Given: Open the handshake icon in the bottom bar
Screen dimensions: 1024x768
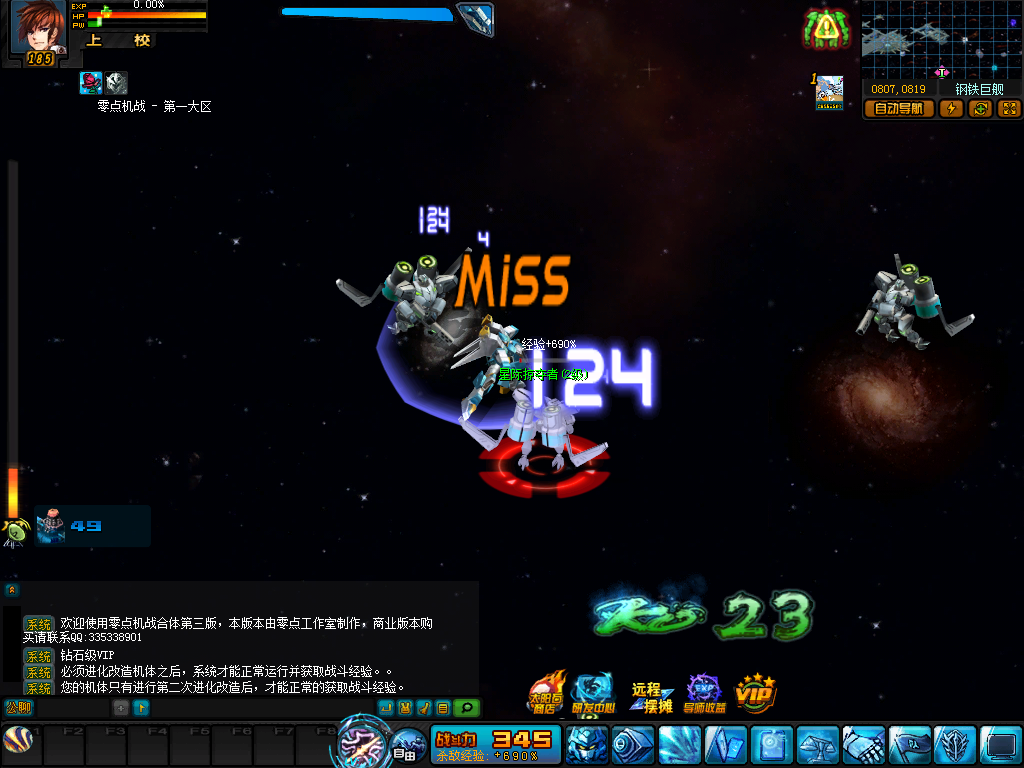Looking at the screenshot, I should (x=864, y=746).
